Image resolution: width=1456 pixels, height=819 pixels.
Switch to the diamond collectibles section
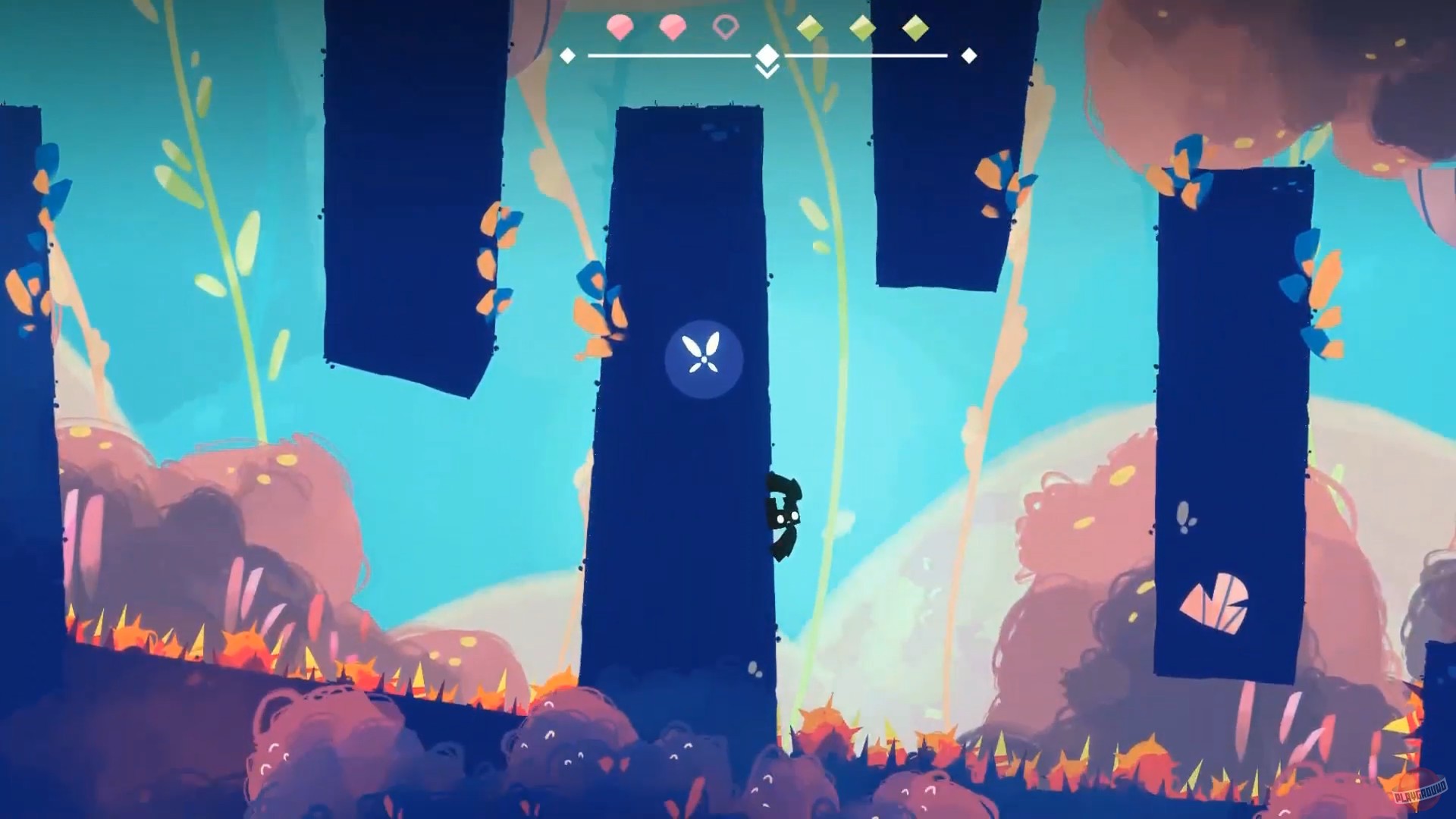click(861, 27)
